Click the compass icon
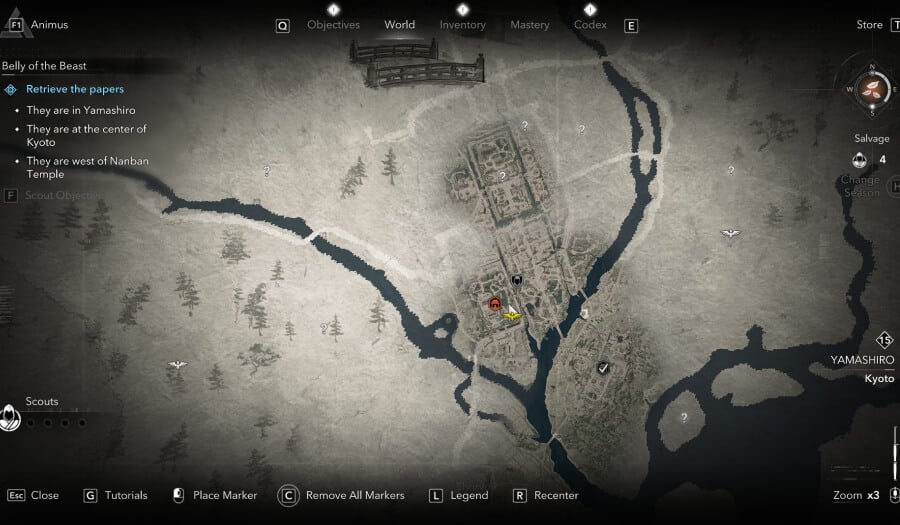 [x=872, y=88]
